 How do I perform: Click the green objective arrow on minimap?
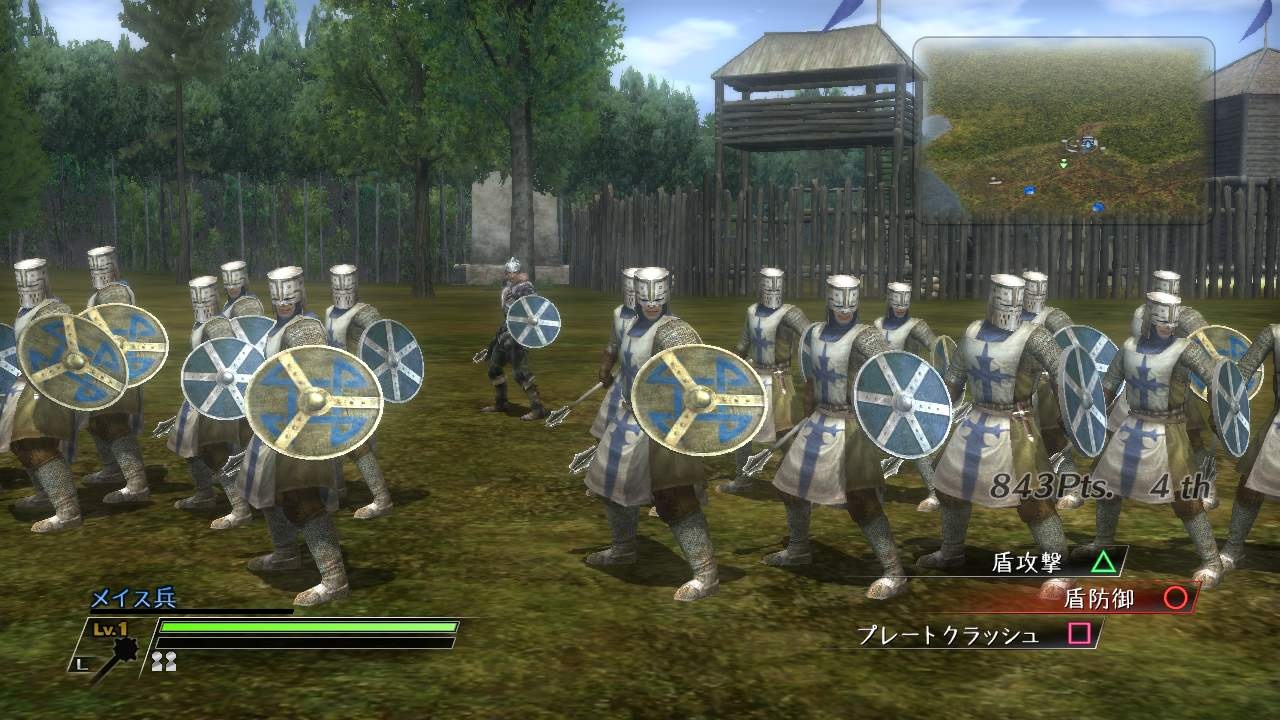tap(1063, 163)
